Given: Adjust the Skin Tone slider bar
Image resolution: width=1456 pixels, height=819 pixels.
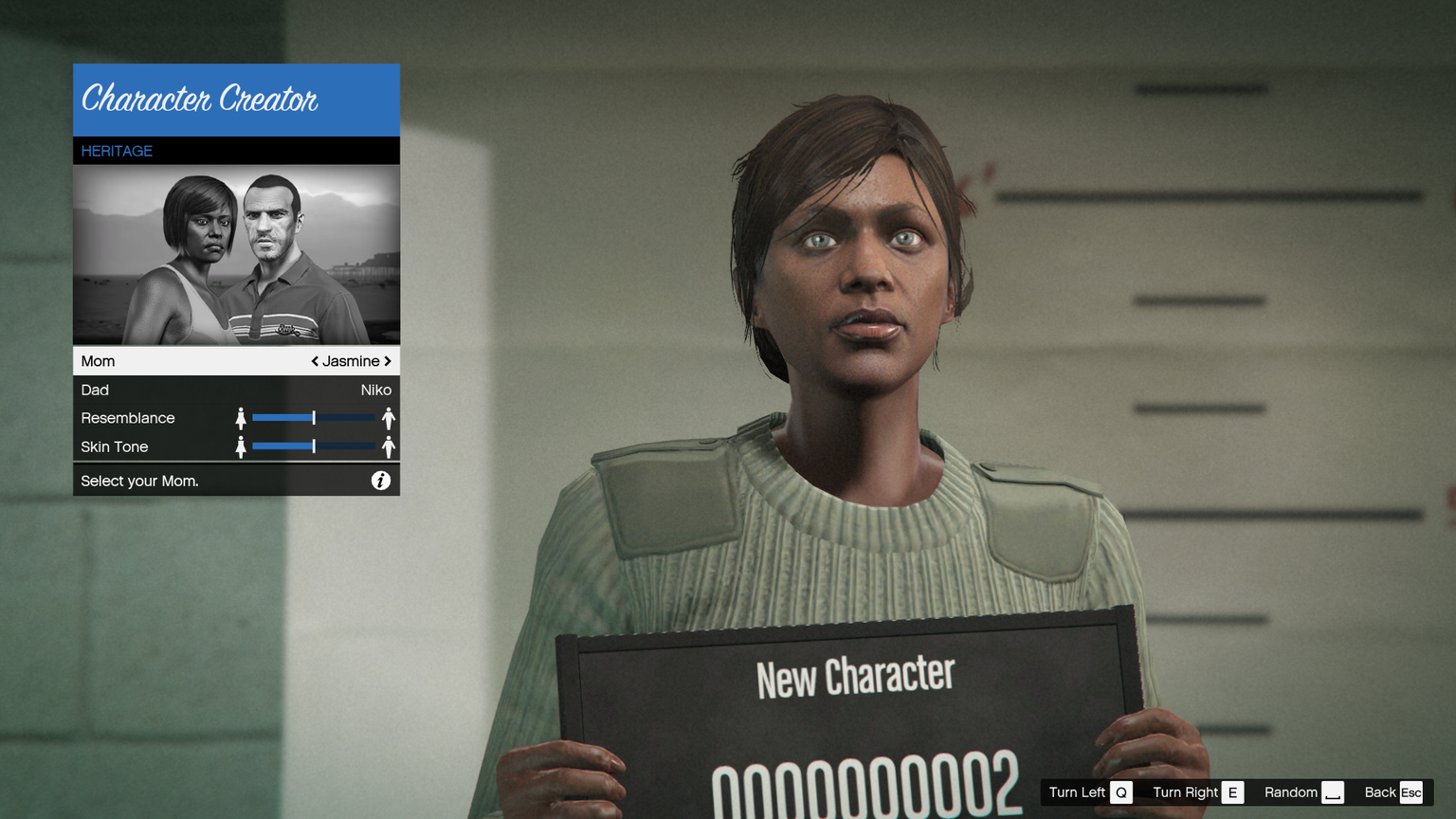Looking at the screenshot, I should pyautogui.click(x=314, y=446).
